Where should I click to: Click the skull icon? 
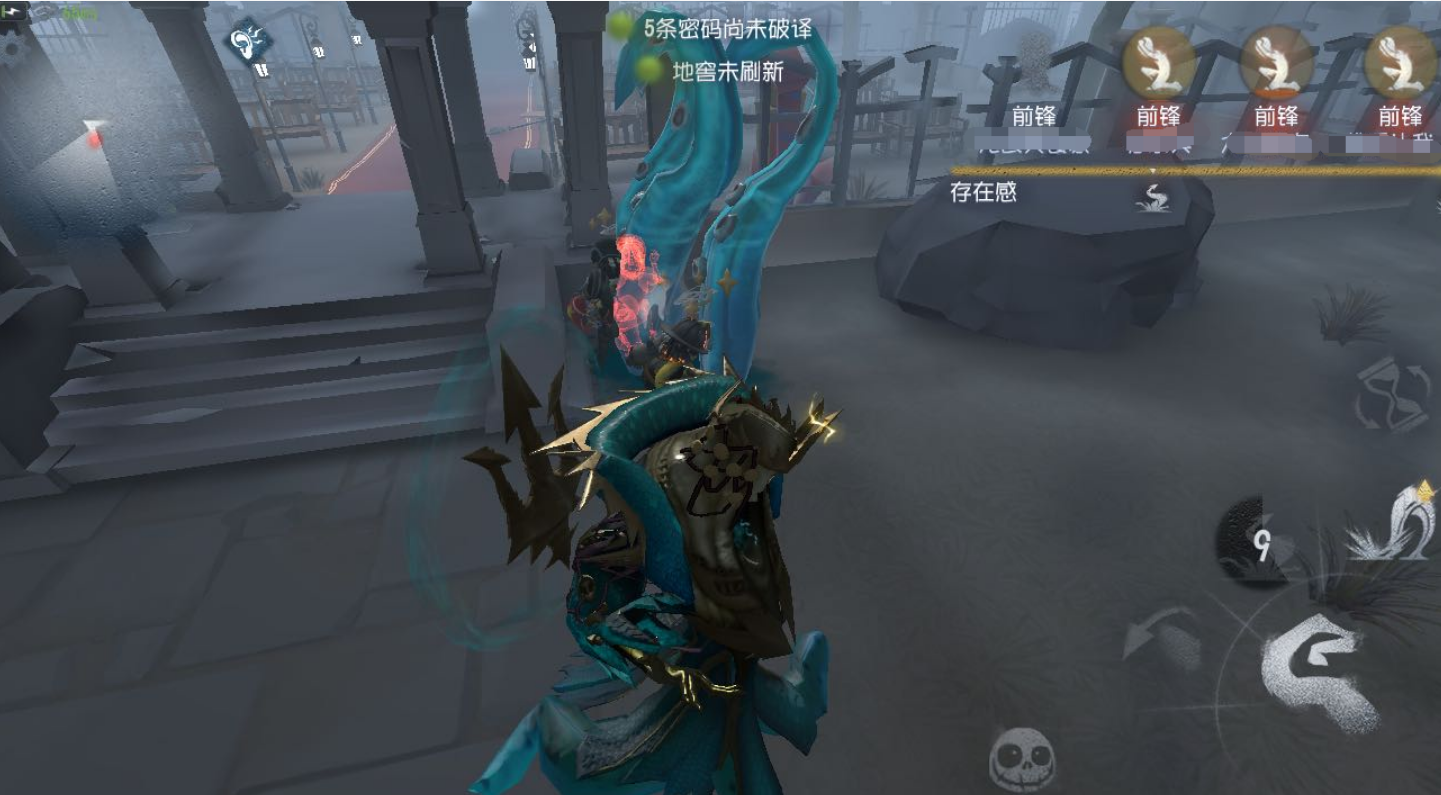pyautogui.click(x=1022, y=757)
